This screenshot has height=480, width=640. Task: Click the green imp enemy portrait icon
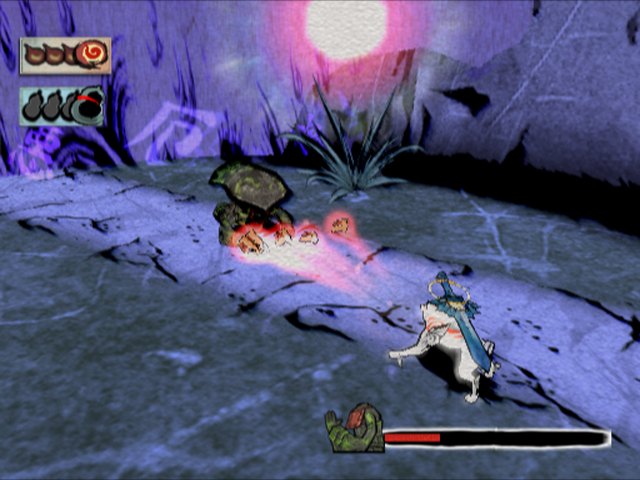[x=354, y=430]
